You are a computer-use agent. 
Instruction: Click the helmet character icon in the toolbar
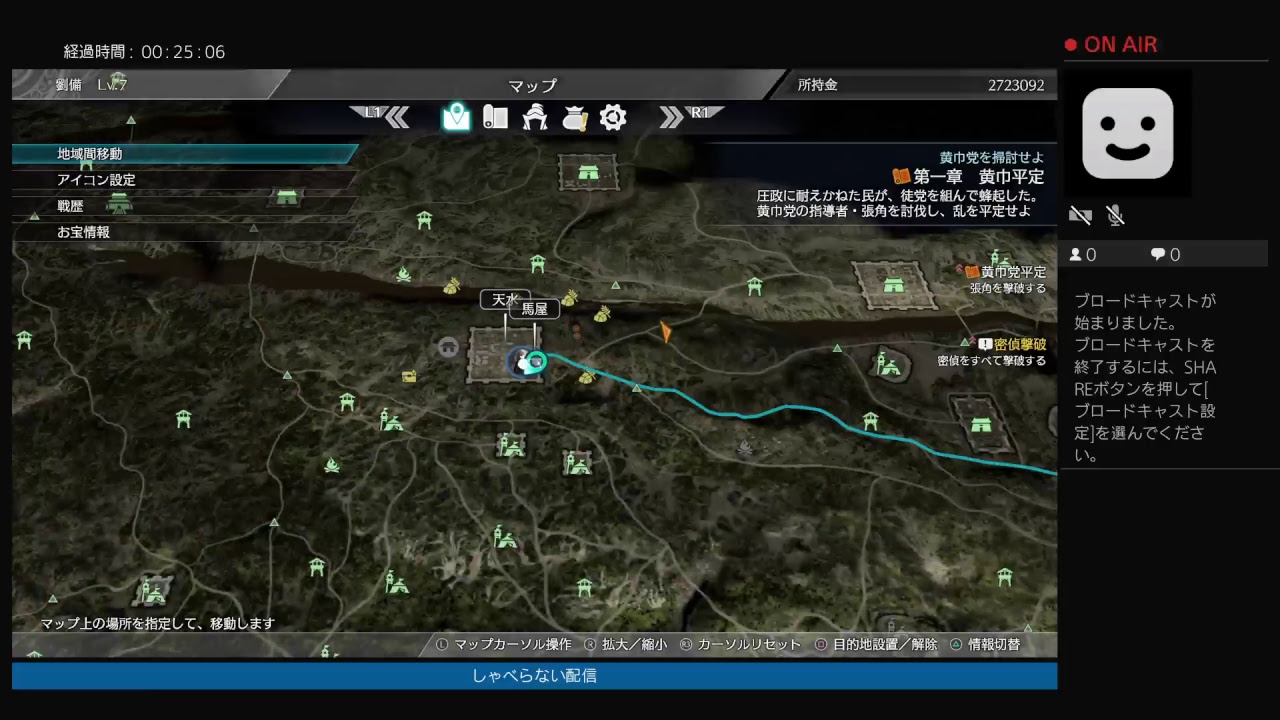[x=535, y=117]
